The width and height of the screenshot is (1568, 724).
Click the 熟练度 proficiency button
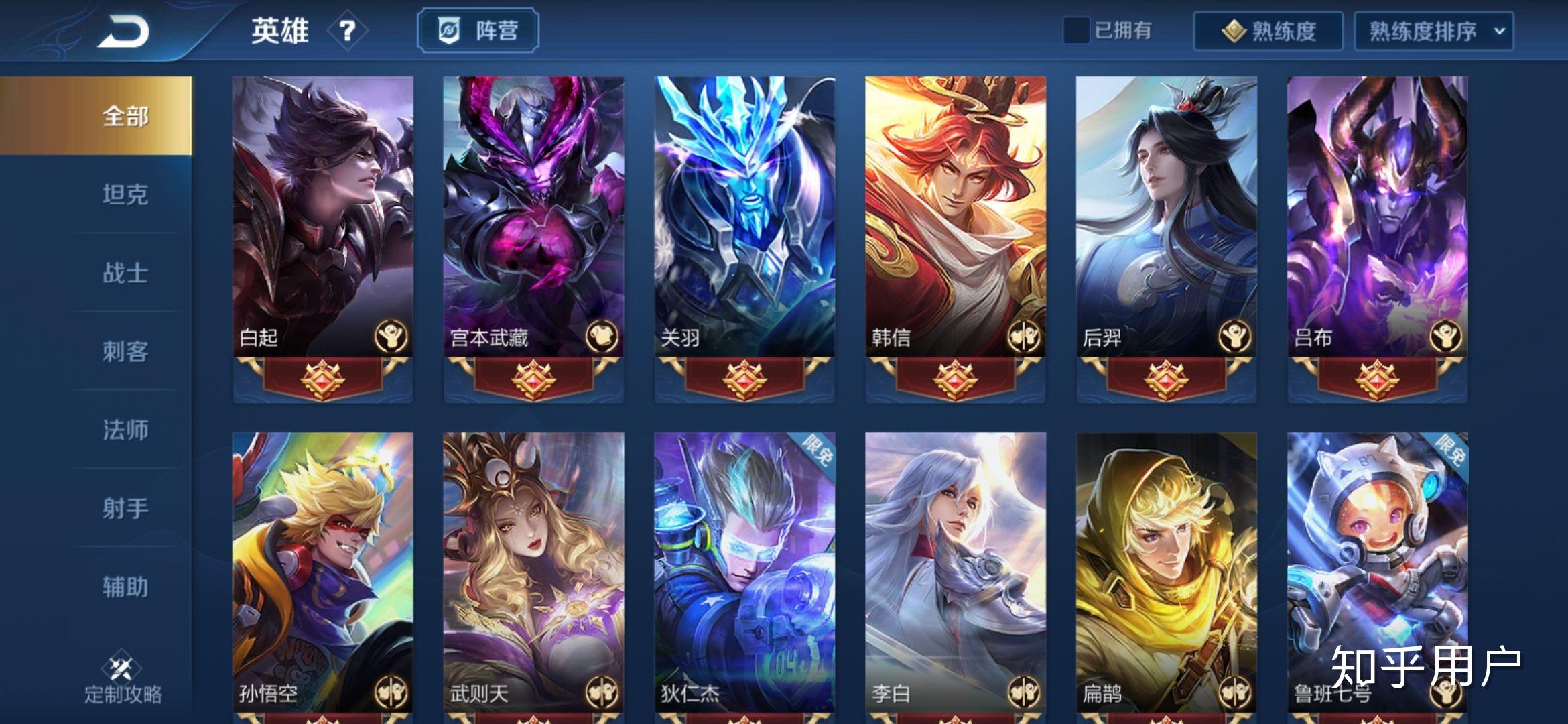(1268, 31)
